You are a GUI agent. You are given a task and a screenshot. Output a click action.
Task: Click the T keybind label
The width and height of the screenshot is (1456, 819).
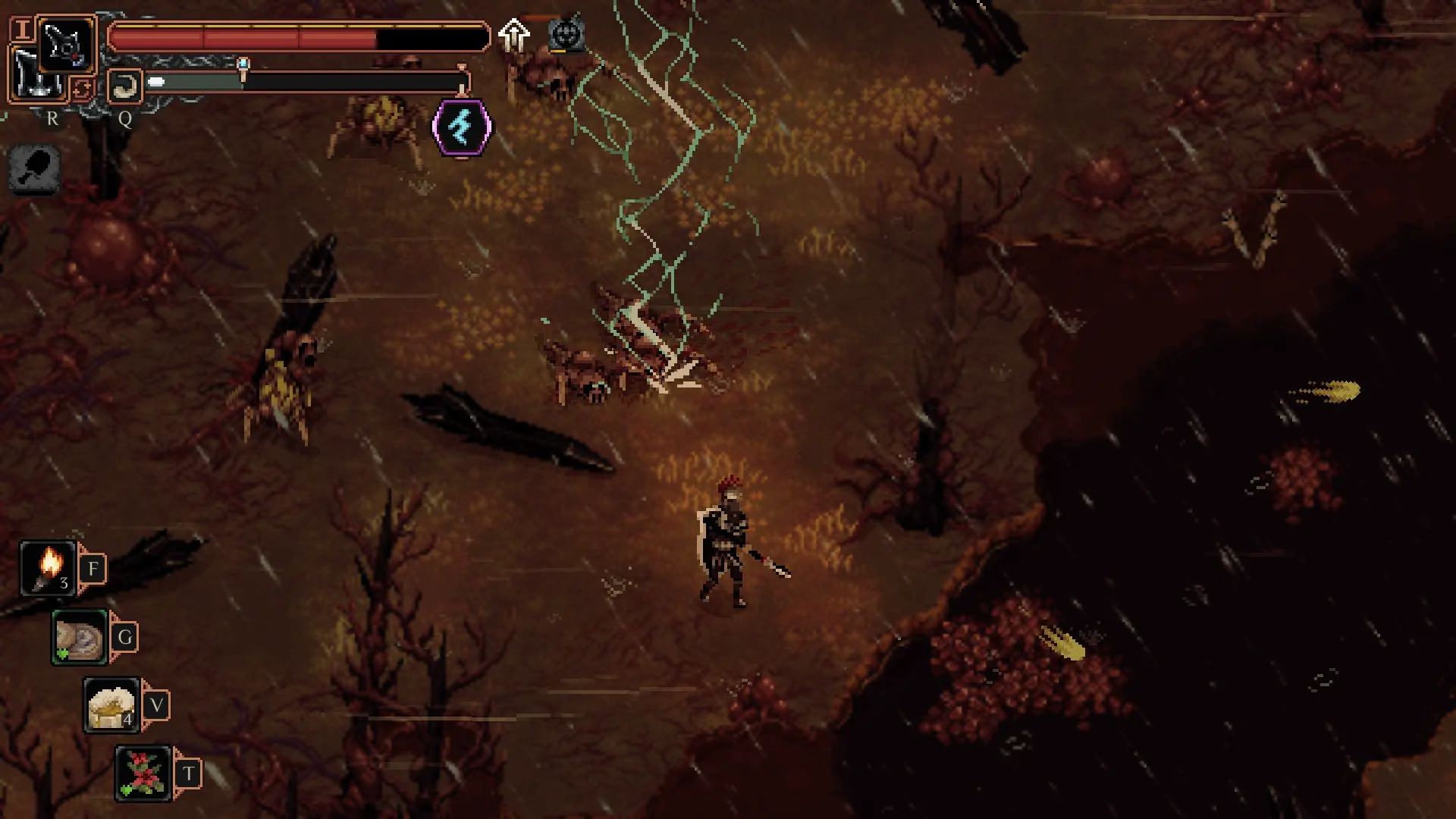click(190, 770)
